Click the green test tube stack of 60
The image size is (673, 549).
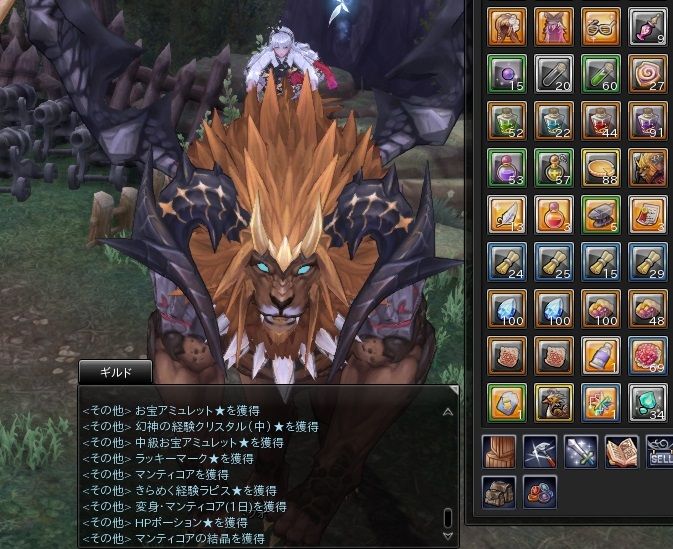pyautogui.click(x=600, y=74)
